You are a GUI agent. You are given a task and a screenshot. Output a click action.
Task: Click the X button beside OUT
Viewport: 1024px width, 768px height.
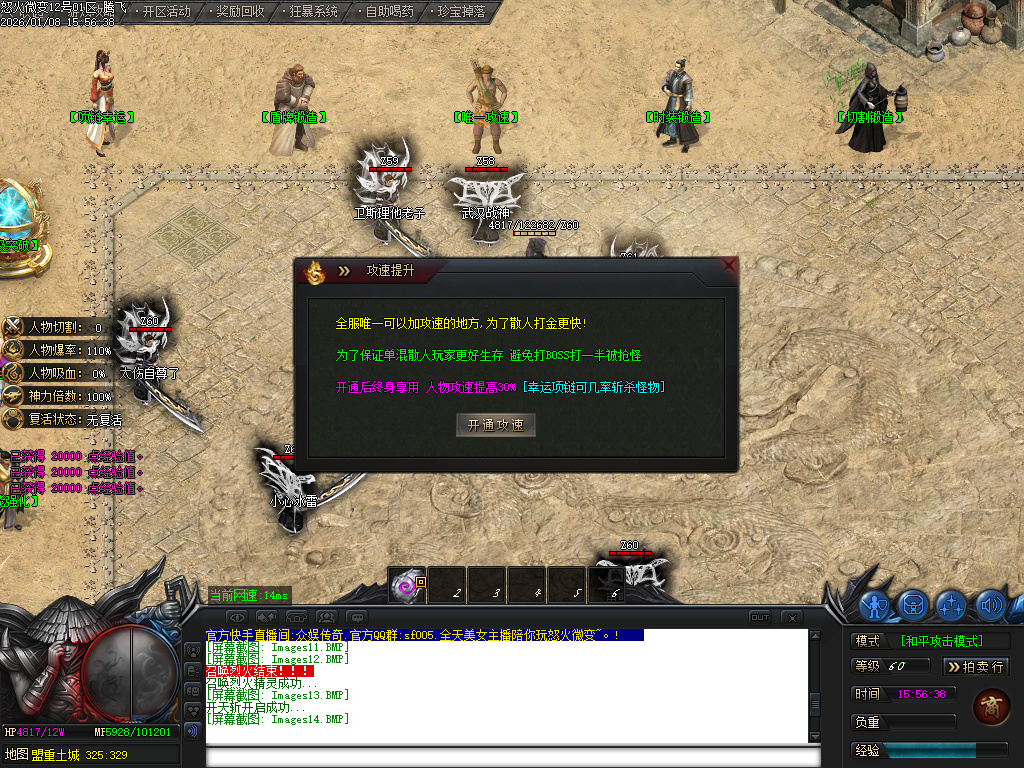click(x=791, y=617)
